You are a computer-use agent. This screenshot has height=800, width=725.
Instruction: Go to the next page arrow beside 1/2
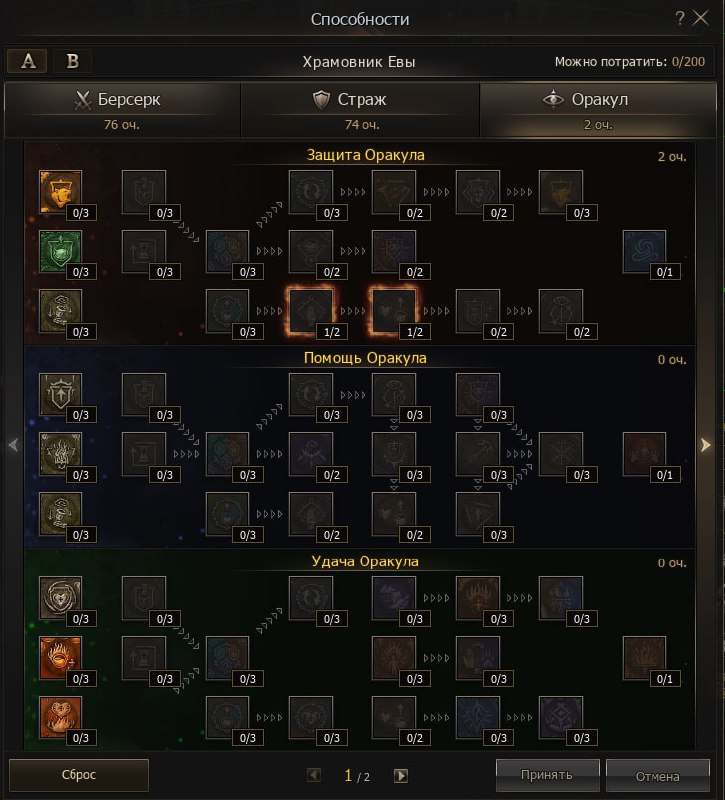click(x=401, y=775)
